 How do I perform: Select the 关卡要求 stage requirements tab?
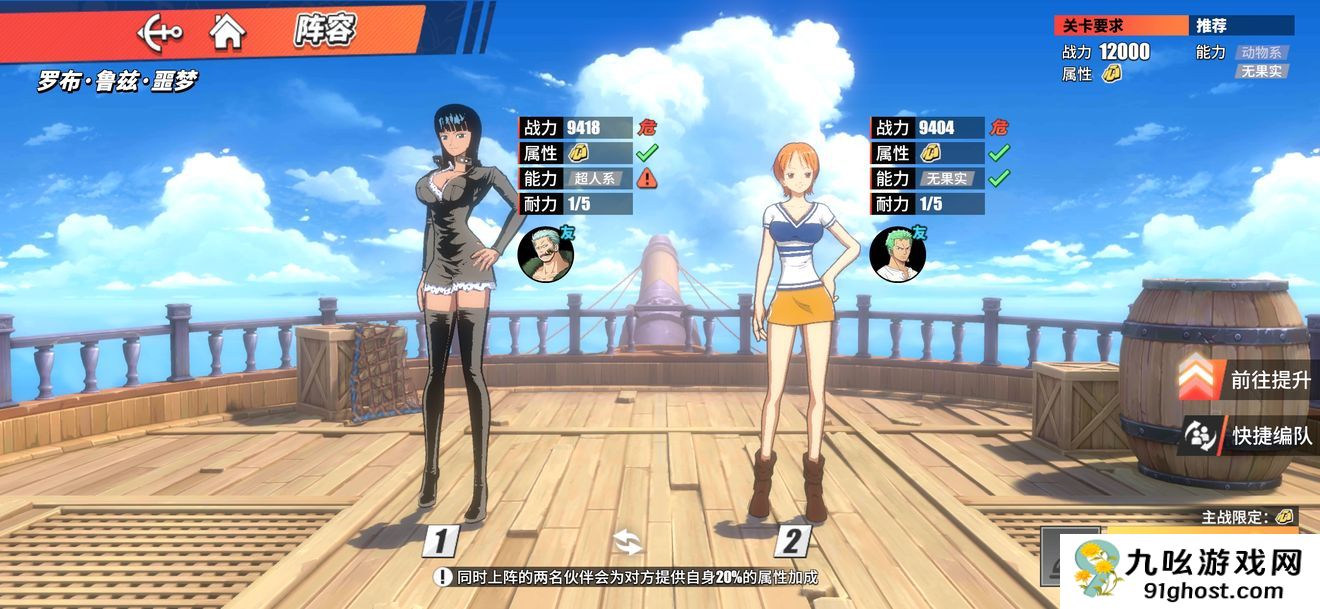click(x=1121, y=26)
